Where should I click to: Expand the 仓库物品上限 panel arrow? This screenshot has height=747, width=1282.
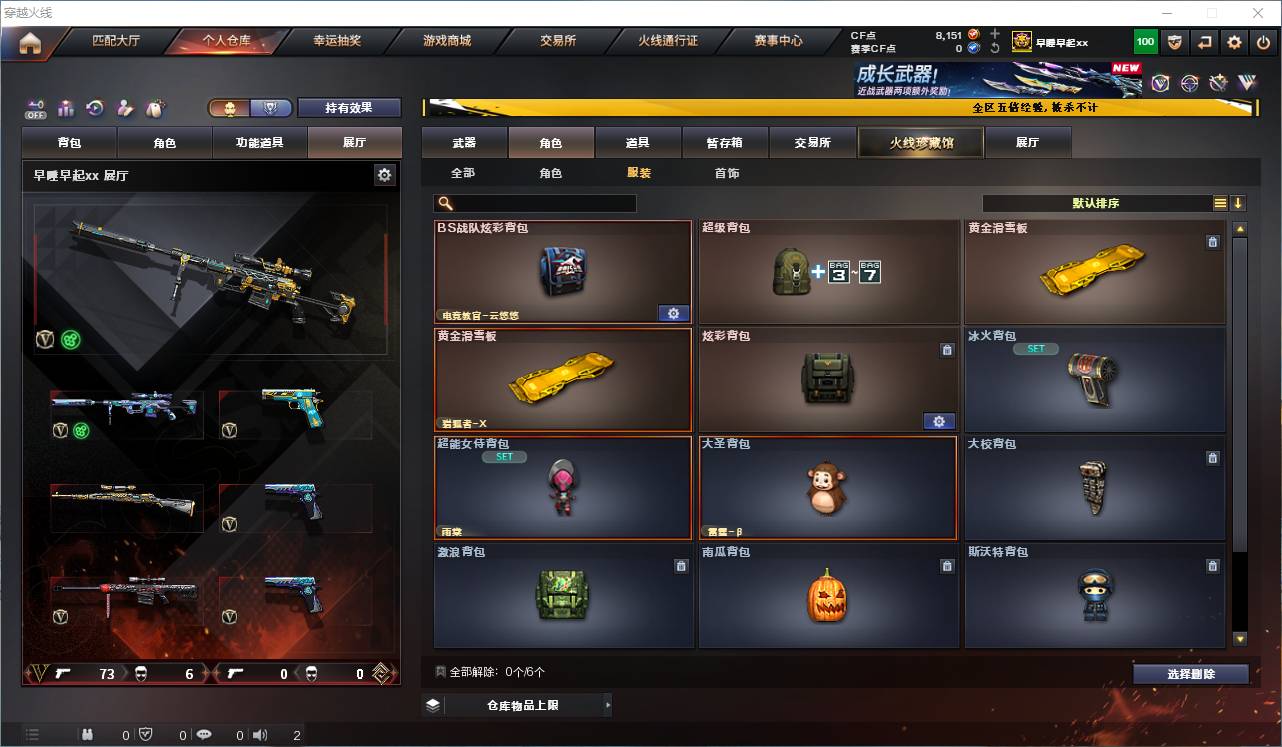coord(608,704)
